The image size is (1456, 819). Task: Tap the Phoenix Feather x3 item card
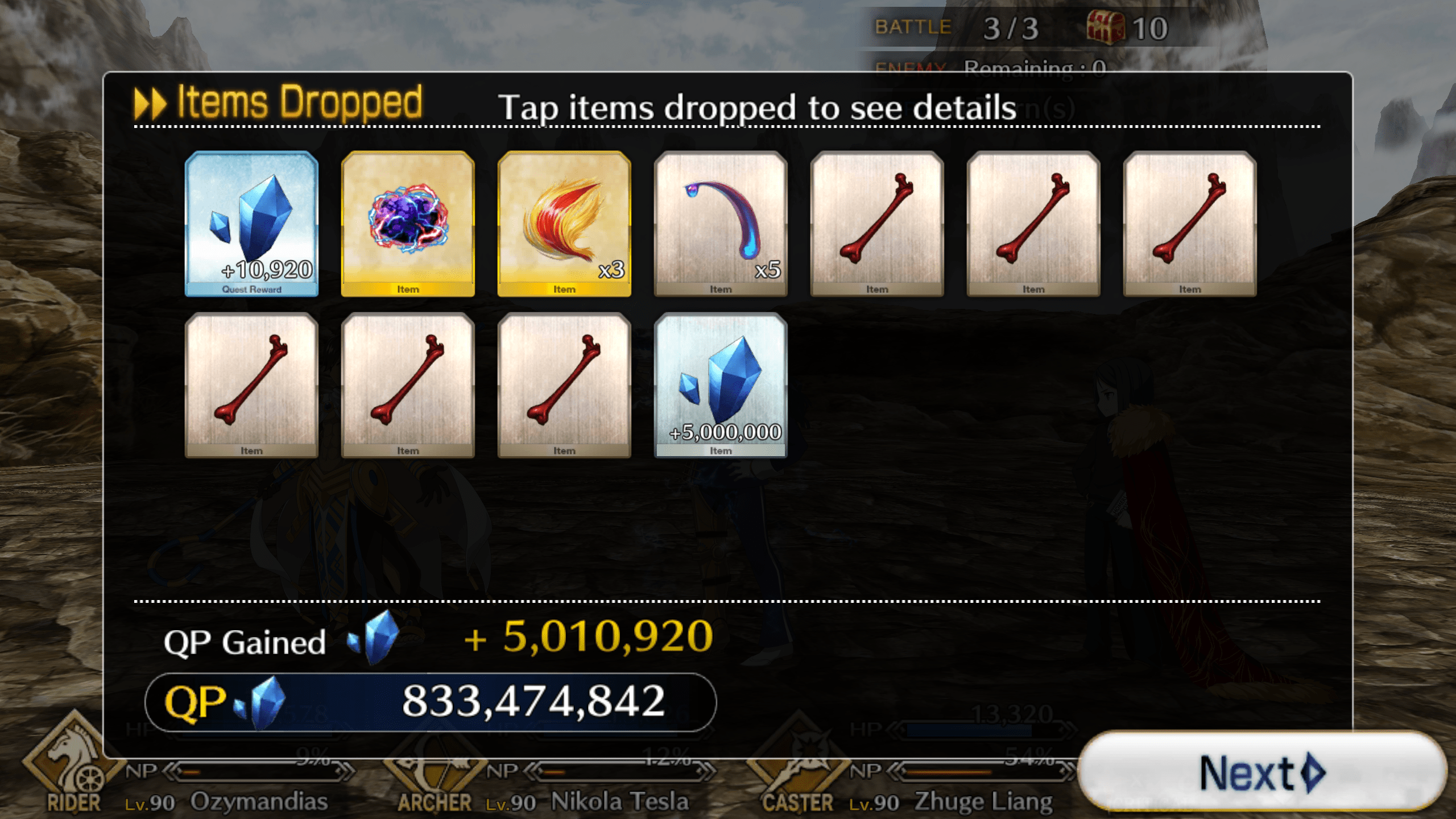pyautogui.click(x=564, y=225)
